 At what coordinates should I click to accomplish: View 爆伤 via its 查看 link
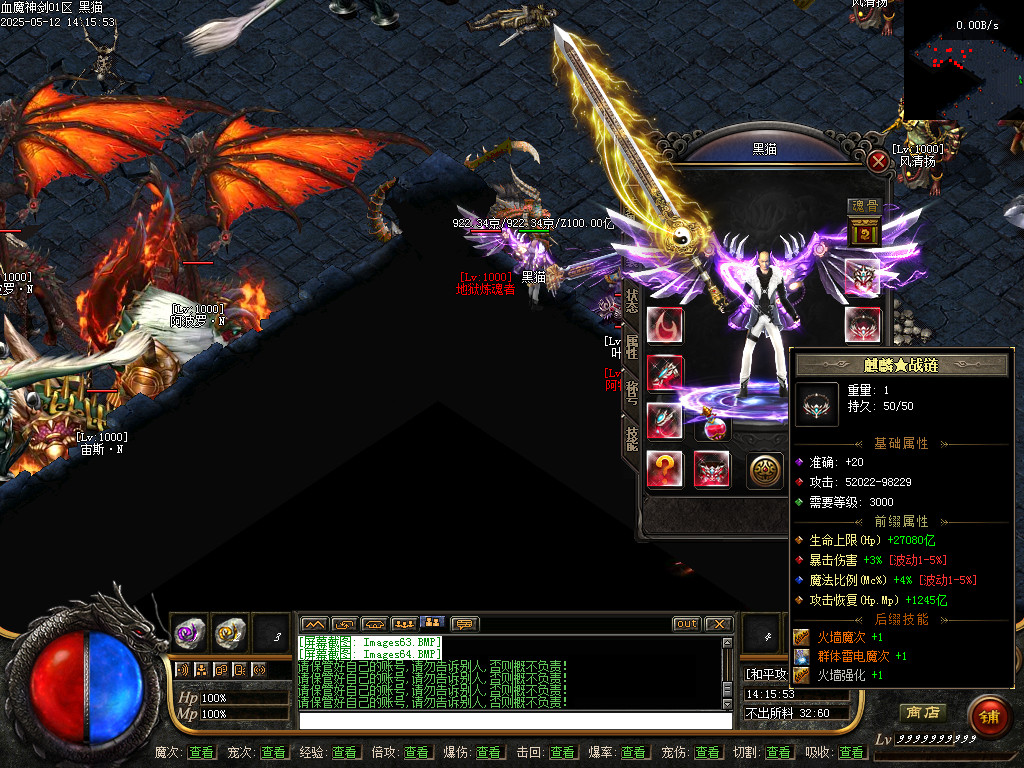(x=489, y=752)
